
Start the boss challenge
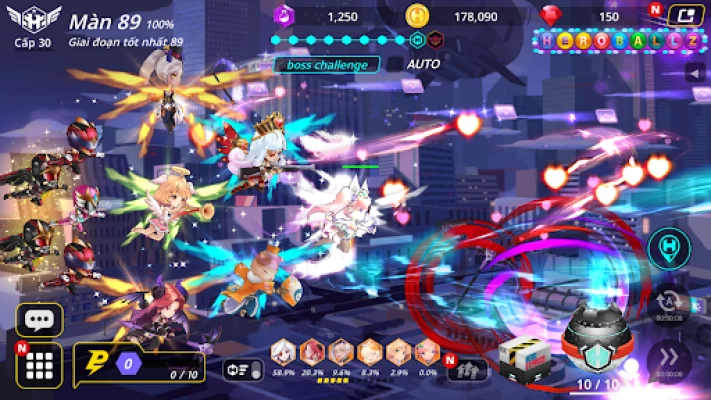[327, 65]
